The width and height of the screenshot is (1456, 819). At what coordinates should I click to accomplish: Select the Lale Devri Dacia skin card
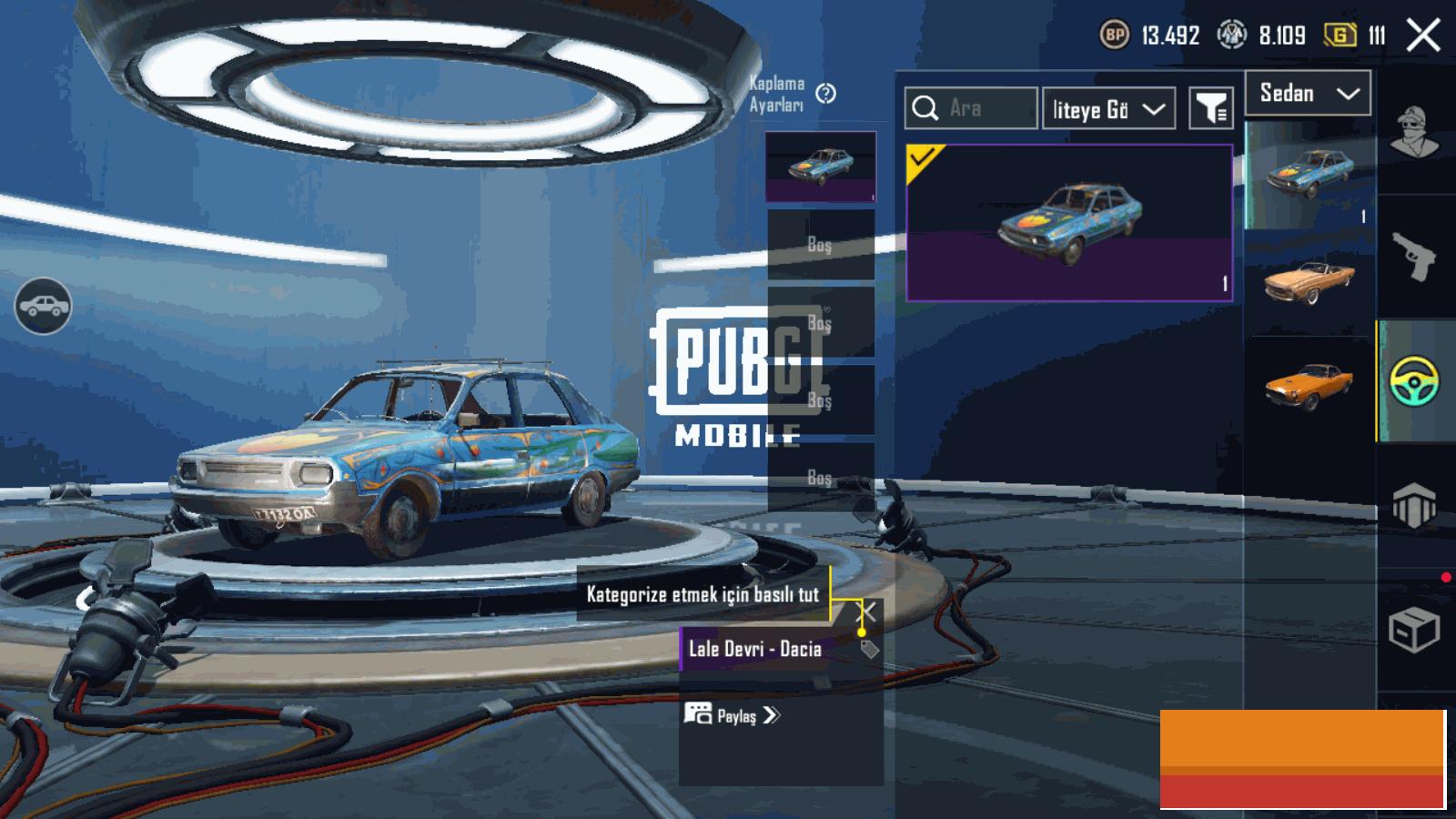point(1069,223)
